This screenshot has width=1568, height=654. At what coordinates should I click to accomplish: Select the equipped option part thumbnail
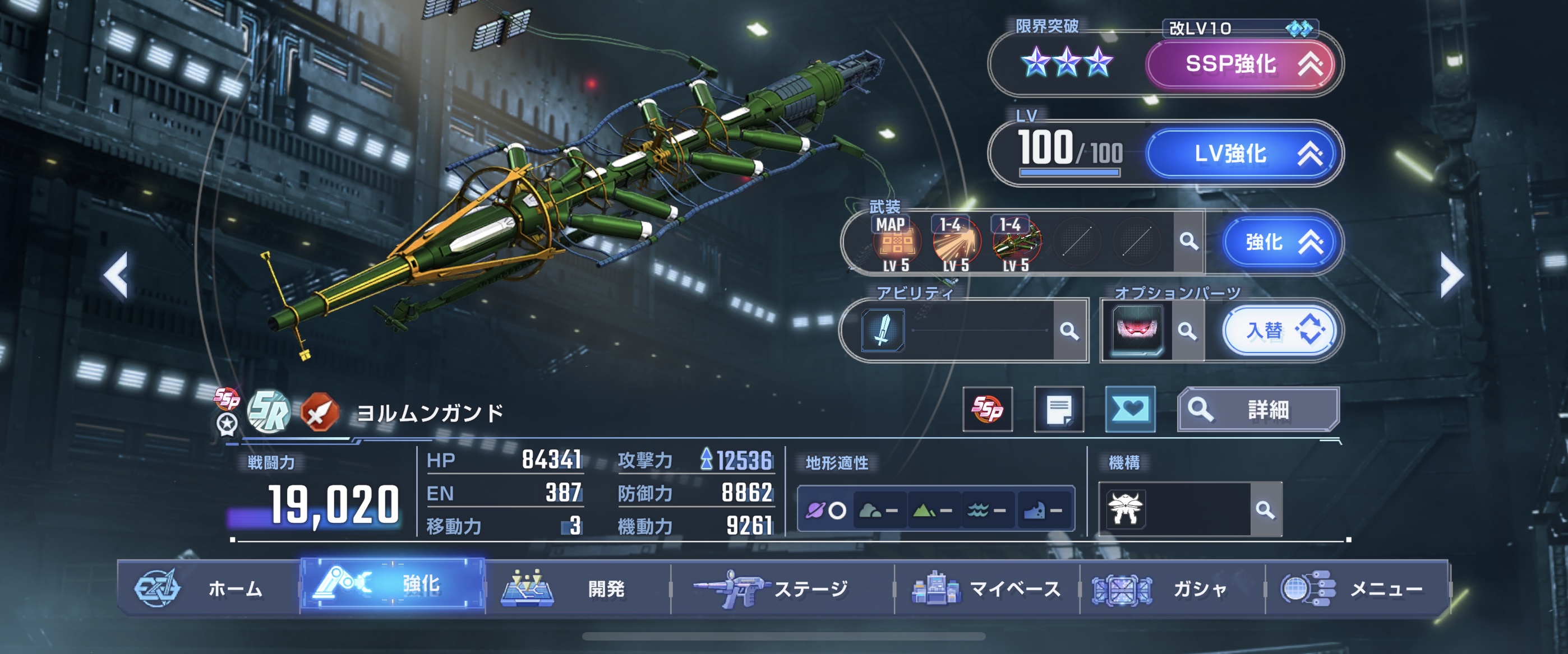tap(1136, 331)
